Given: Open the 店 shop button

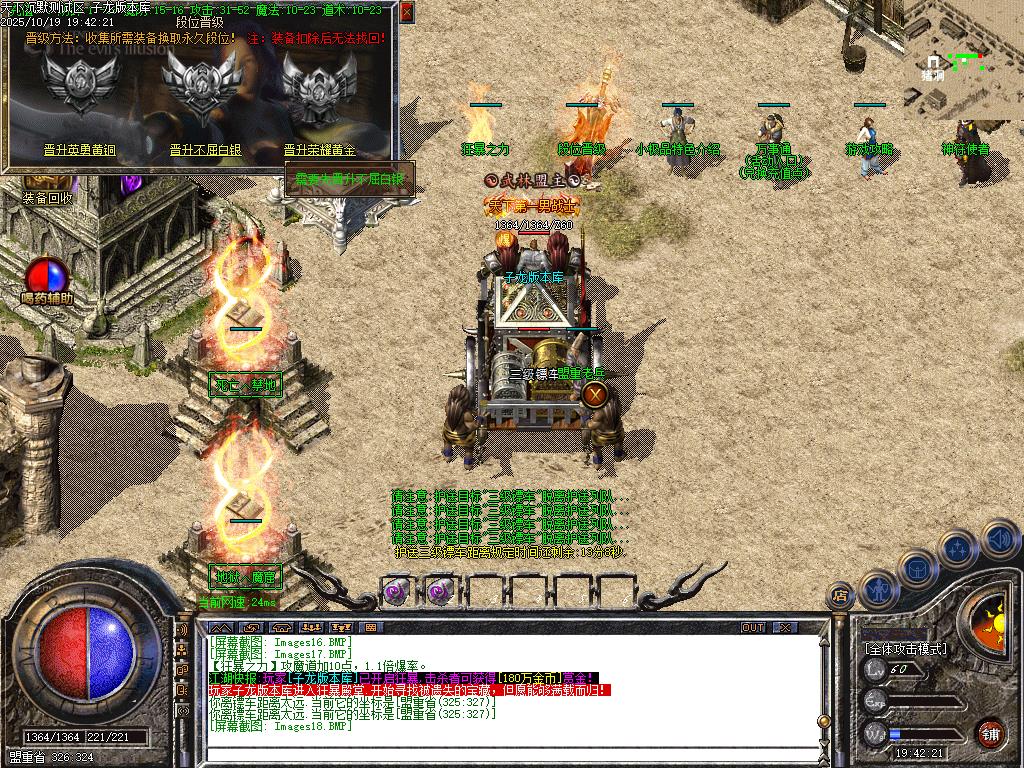Looking at the screenshot, I should point(840,596).
